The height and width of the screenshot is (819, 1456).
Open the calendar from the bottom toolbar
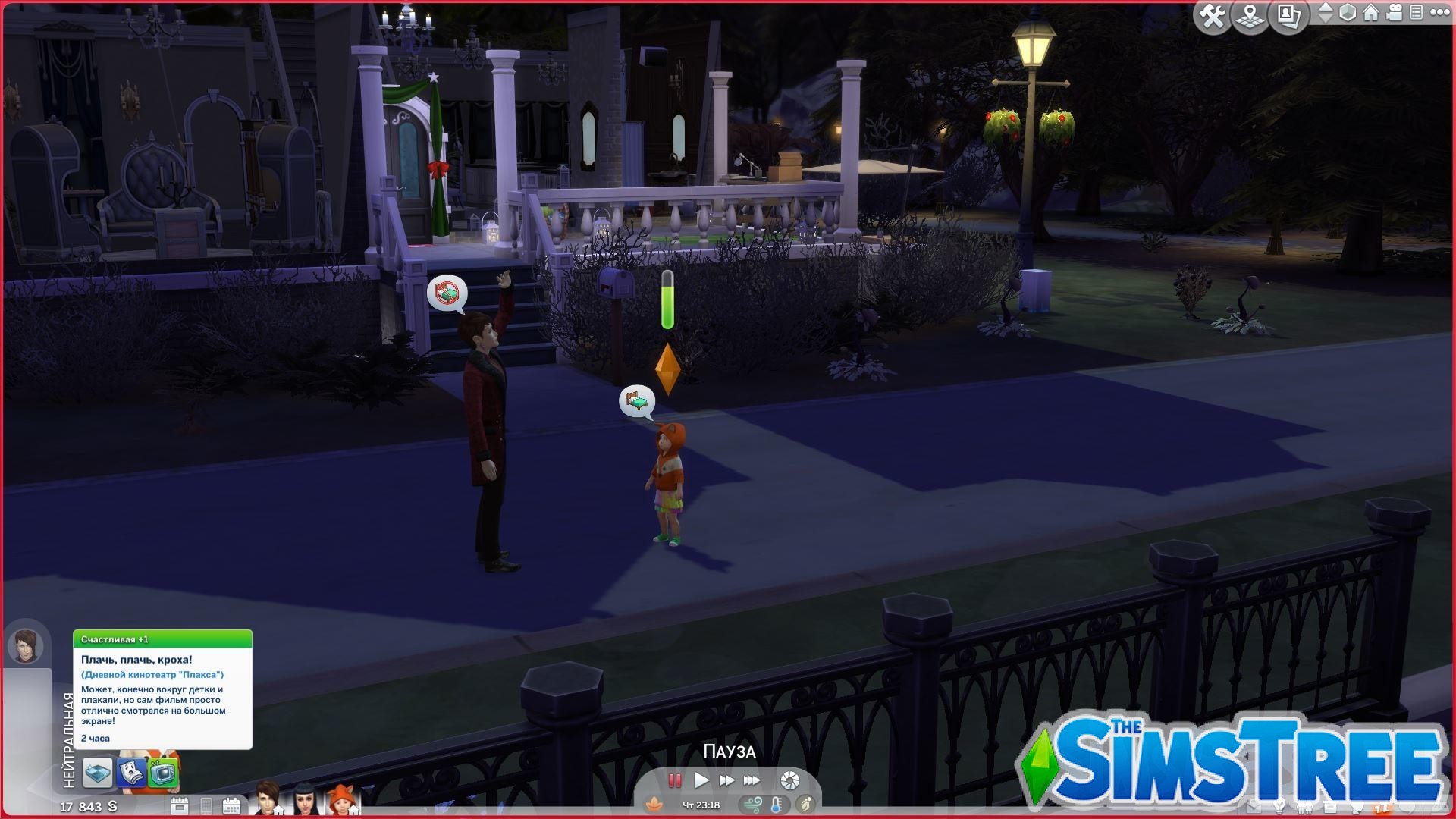[x=232, y=807]
